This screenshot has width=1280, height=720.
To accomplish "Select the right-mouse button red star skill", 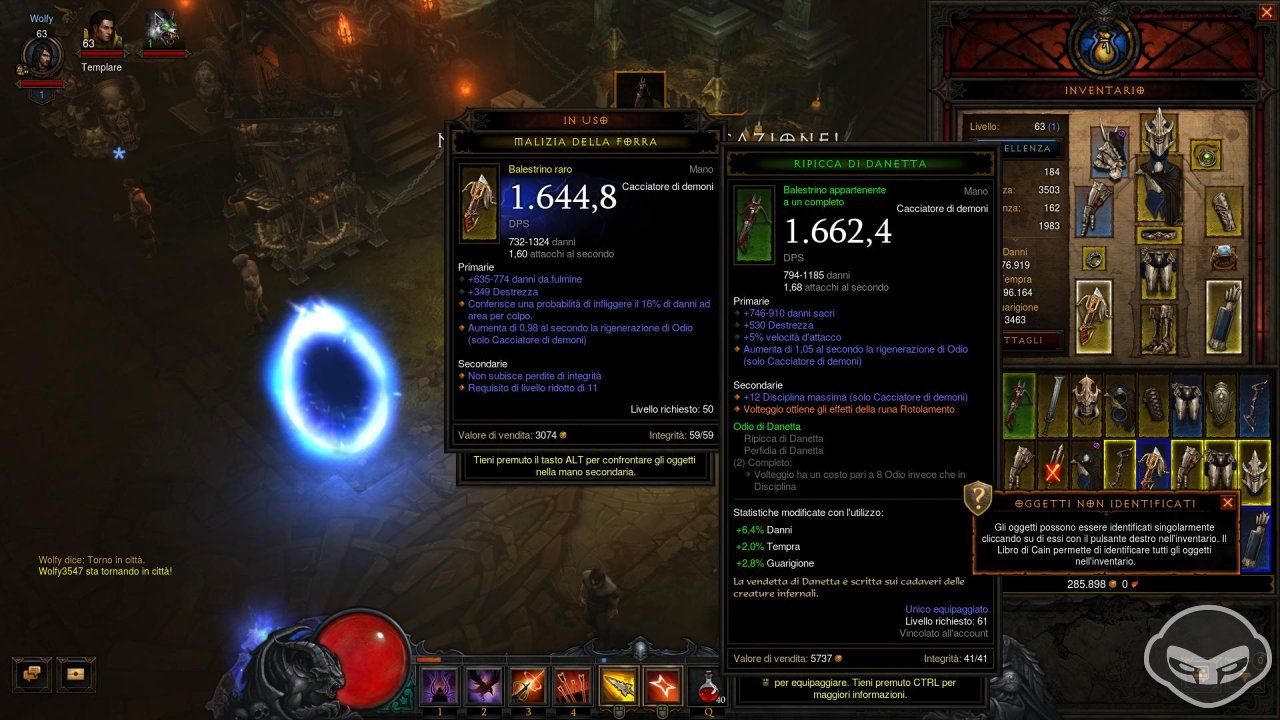I will click(661, 685).
